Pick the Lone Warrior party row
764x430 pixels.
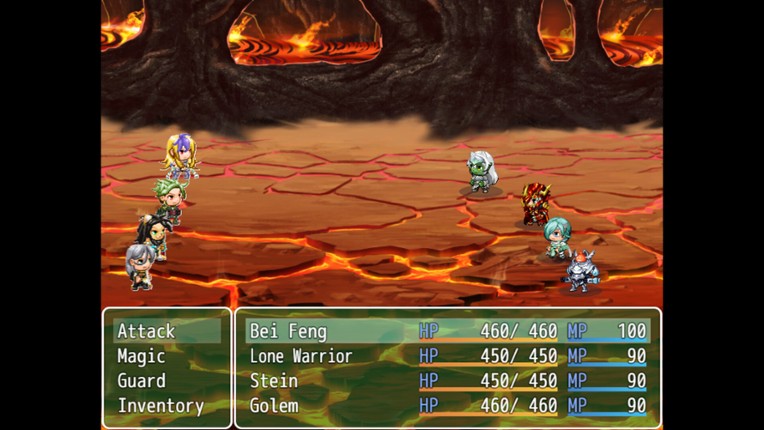pyautogui.click(x=447, y=356)
